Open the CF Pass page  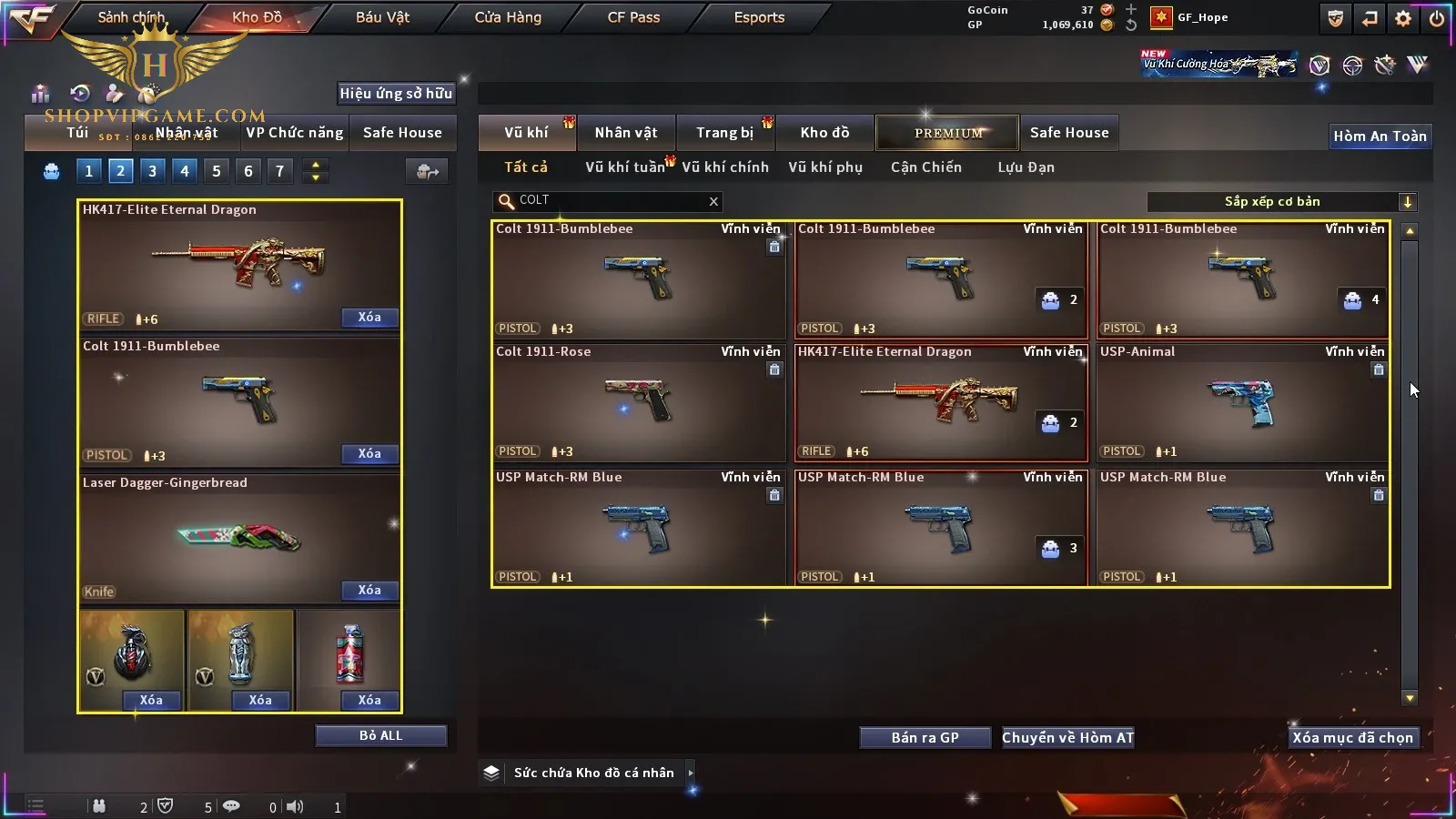[633, 17]
